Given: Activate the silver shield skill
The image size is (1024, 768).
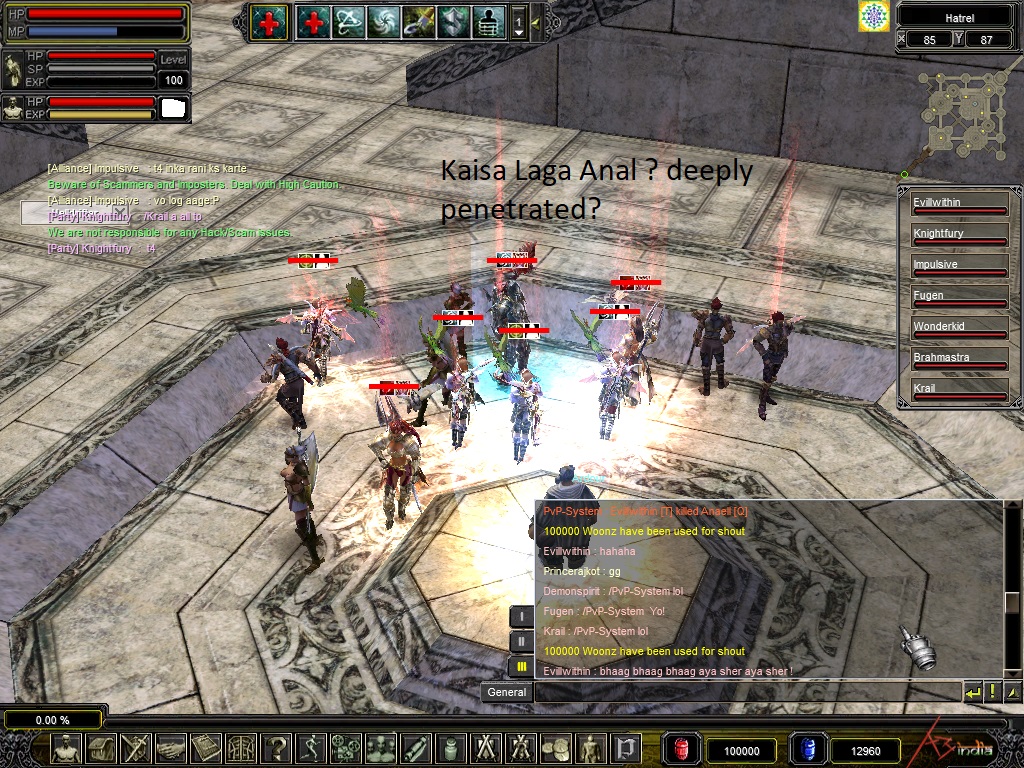Looking at the screenshot, I should 453,21.
